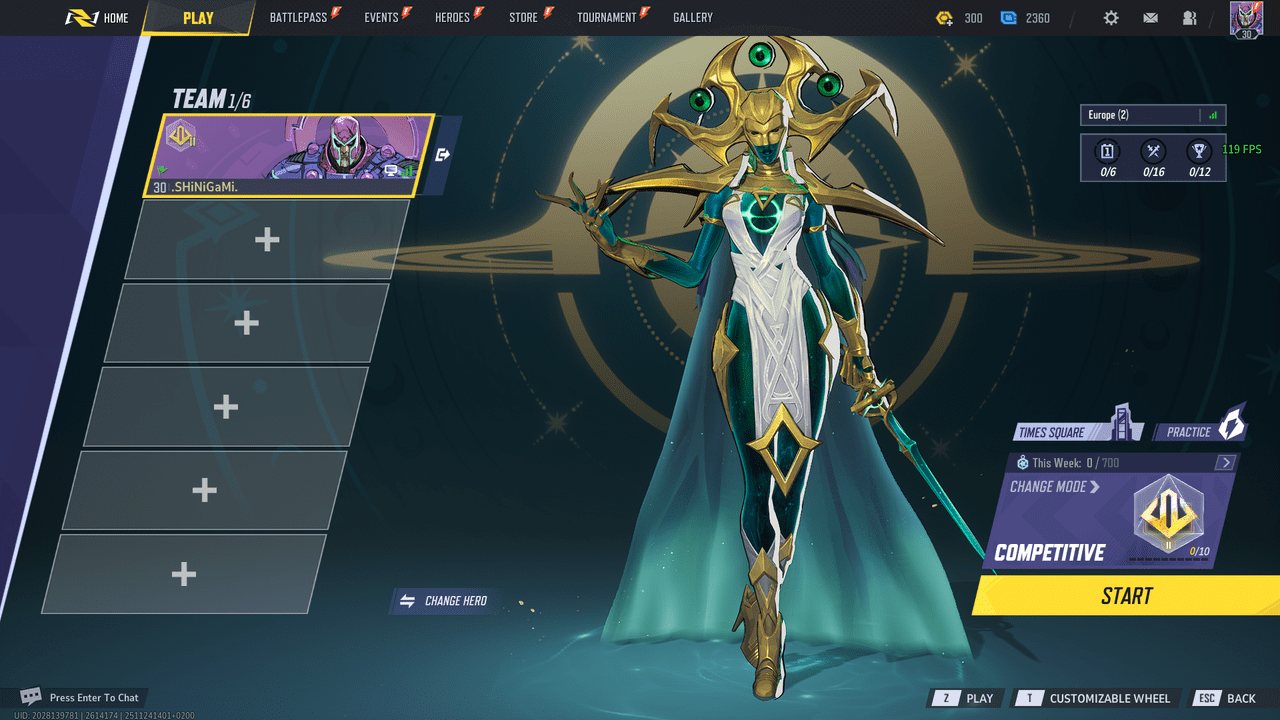Click the Change Hero button

(x=445, y=601)
